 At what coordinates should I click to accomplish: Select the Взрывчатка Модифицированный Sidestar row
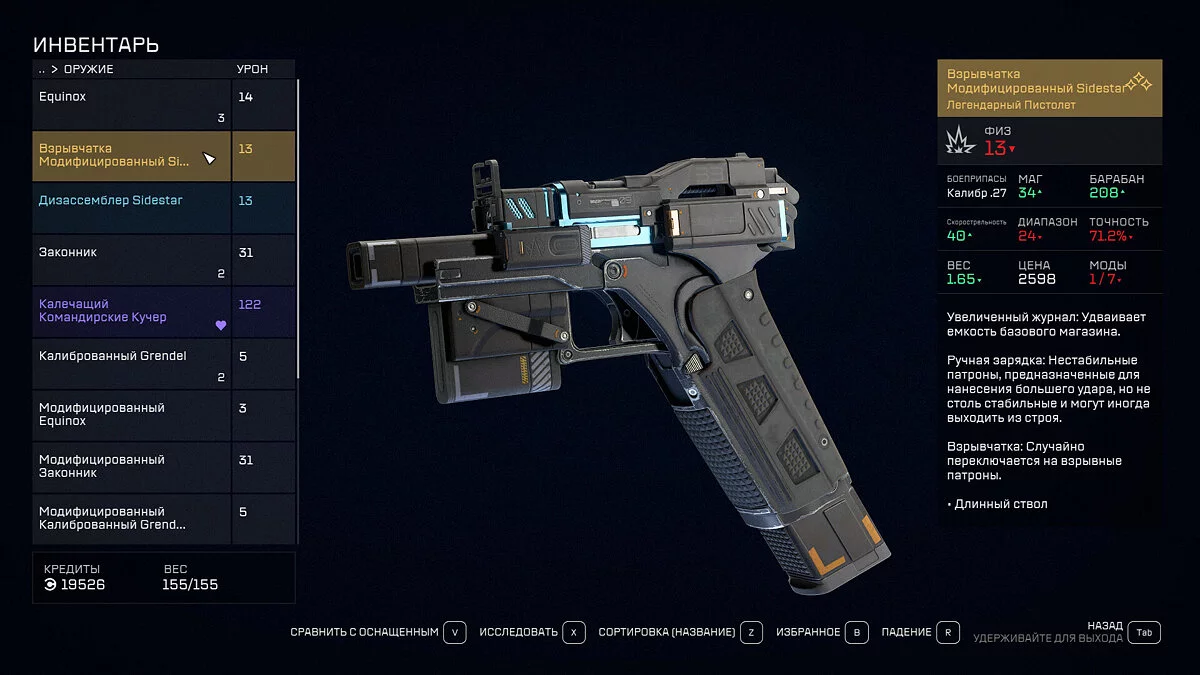click(132, 156)
